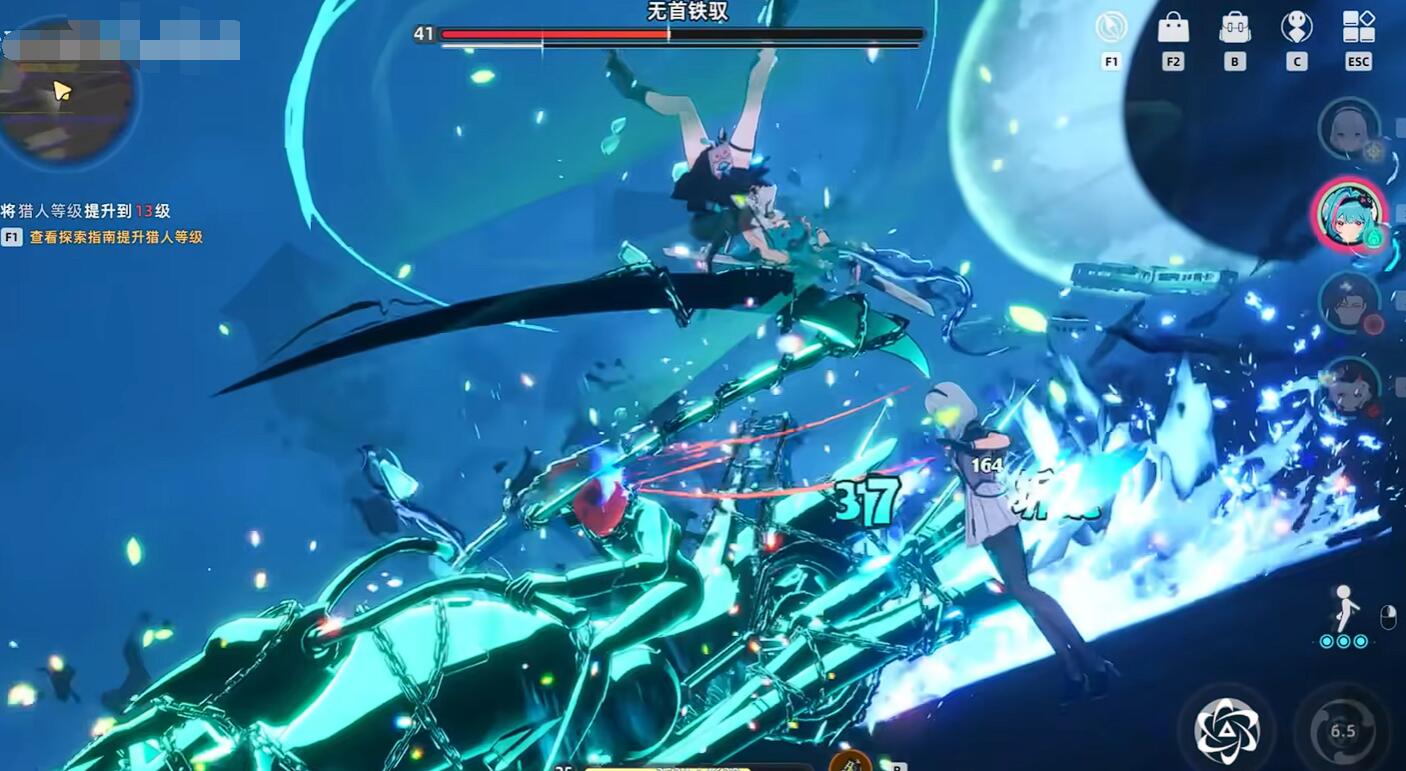Select the teal-haired active character portrait

tap(1349, 214)
